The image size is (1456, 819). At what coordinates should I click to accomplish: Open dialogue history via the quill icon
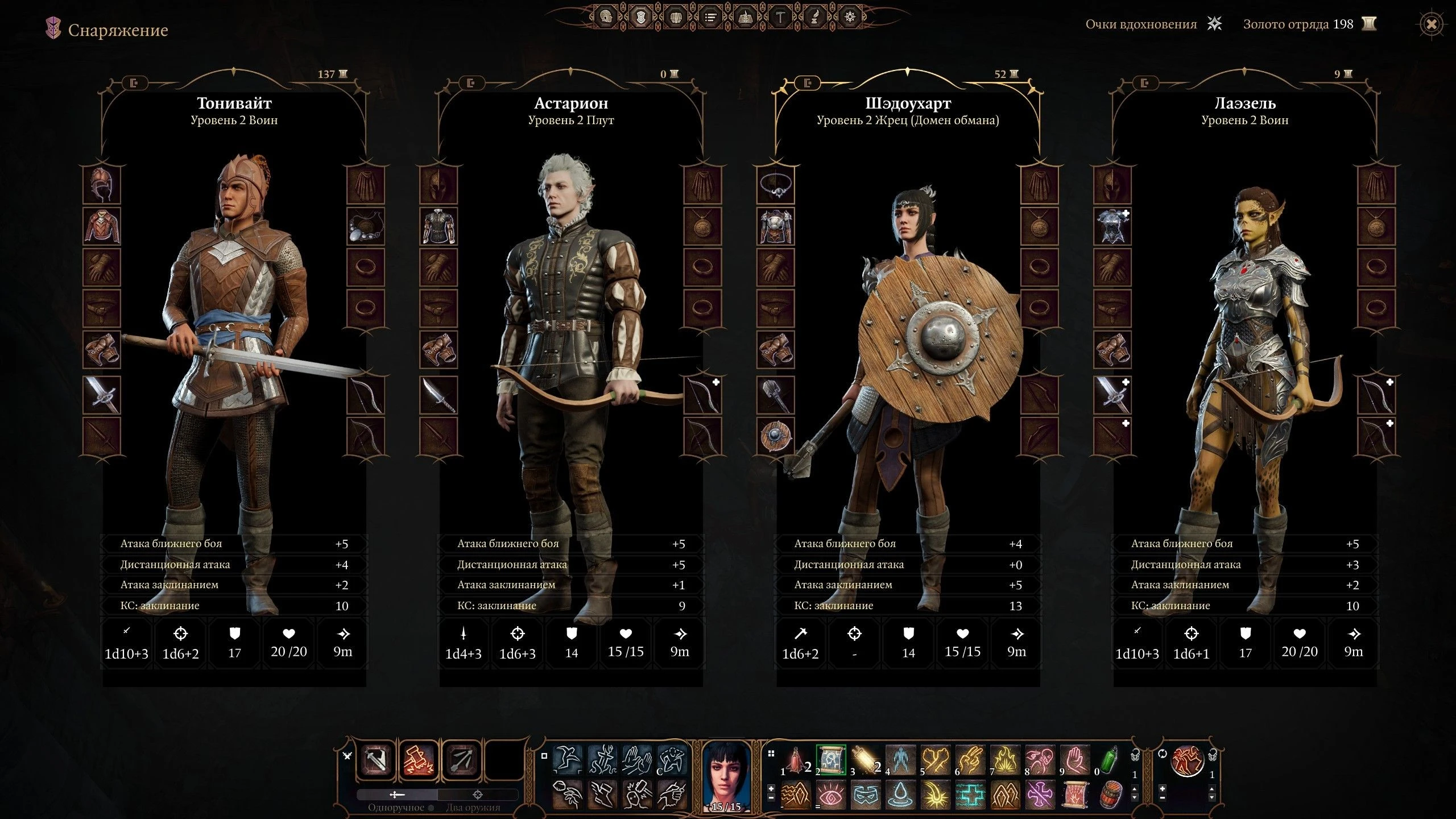coord(816,18)
